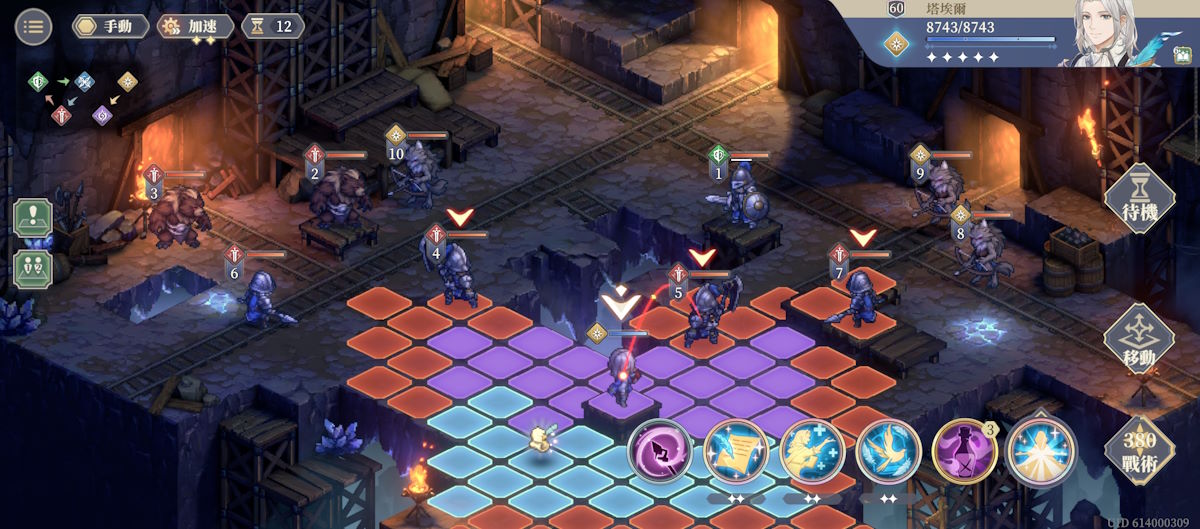The height and width of the screenshot is (529, 1200).
Task: Toggle the 手動 manual battle mode
Action: [110, 26]
